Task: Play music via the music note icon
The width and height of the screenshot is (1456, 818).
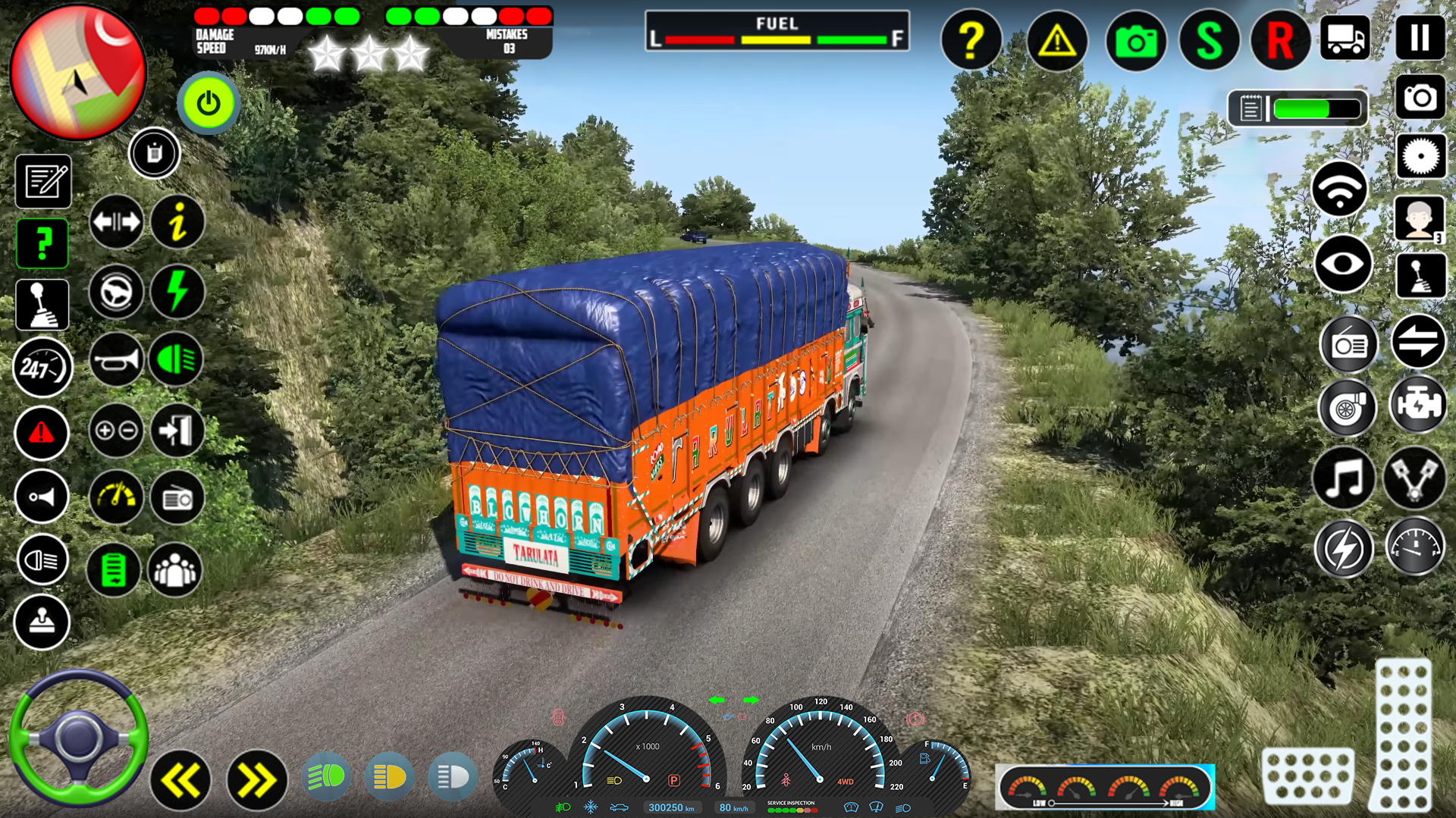Action: [x=1344, y=478]
